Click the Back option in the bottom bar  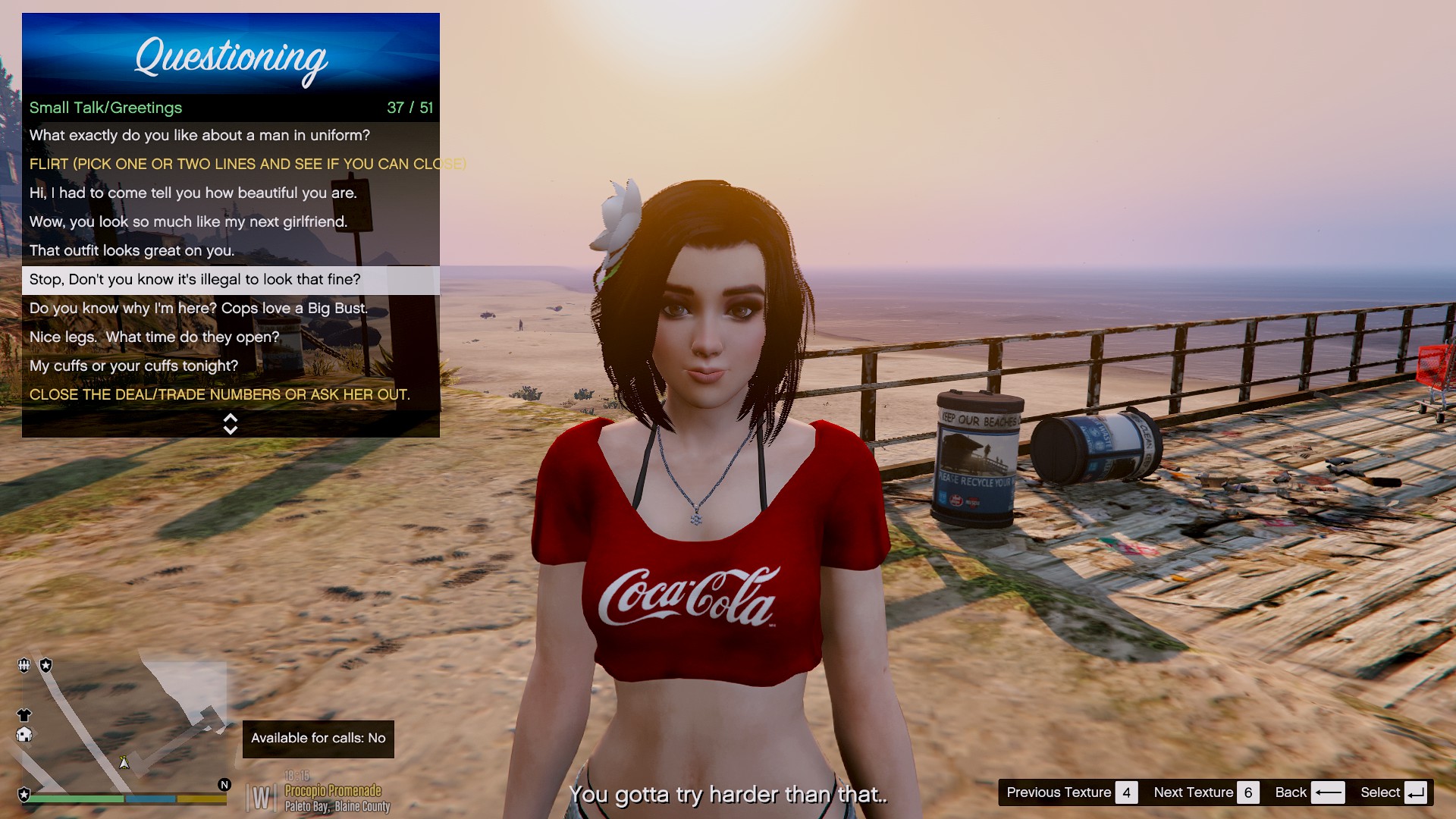point(1309,792)
